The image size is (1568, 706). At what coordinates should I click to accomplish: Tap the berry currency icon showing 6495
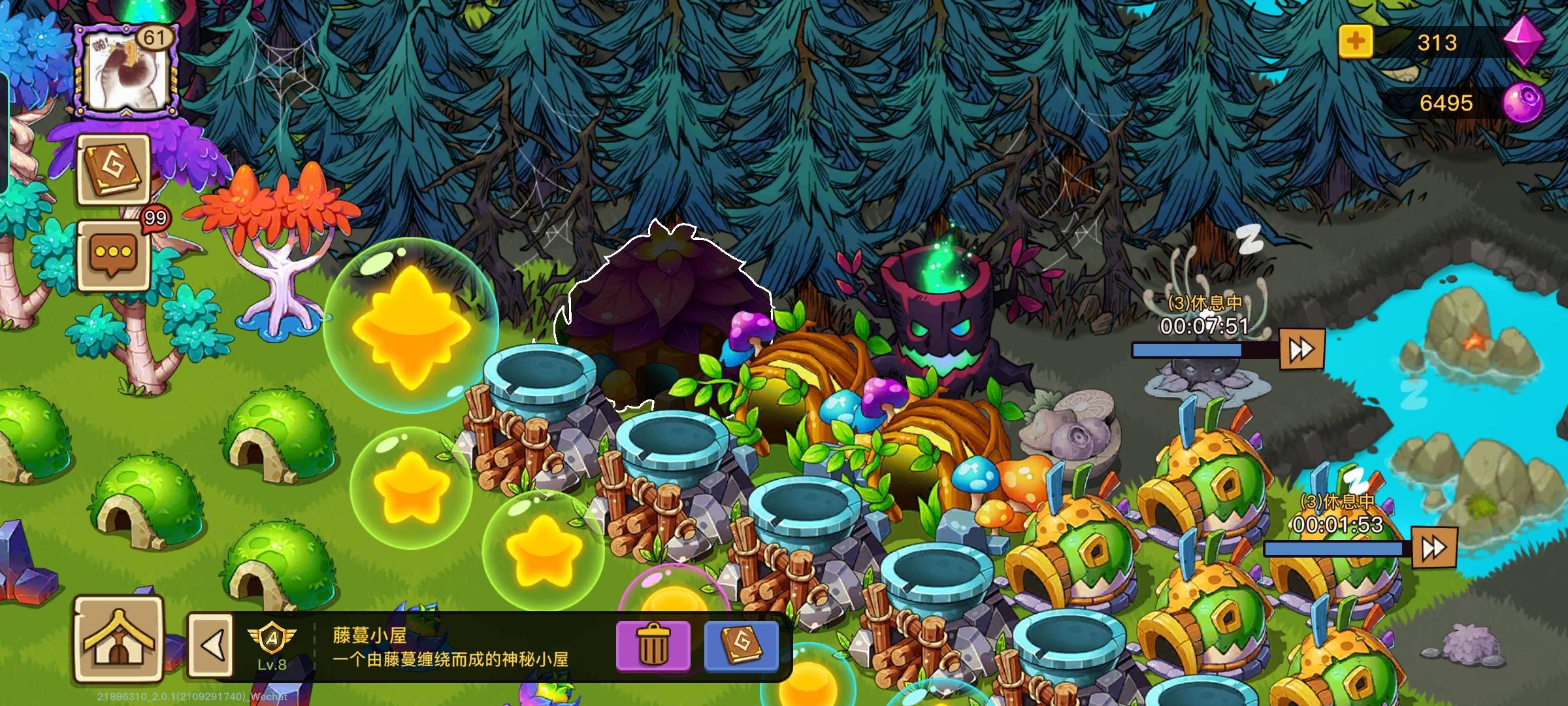coord(1523,101)
